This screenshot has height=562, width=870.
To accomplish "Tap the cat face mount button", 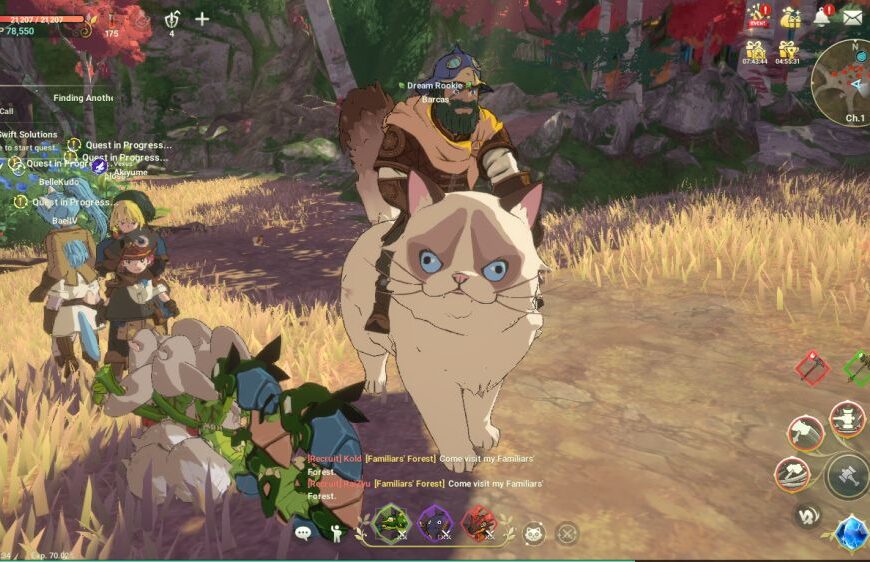I will click(x=534, y=533).
